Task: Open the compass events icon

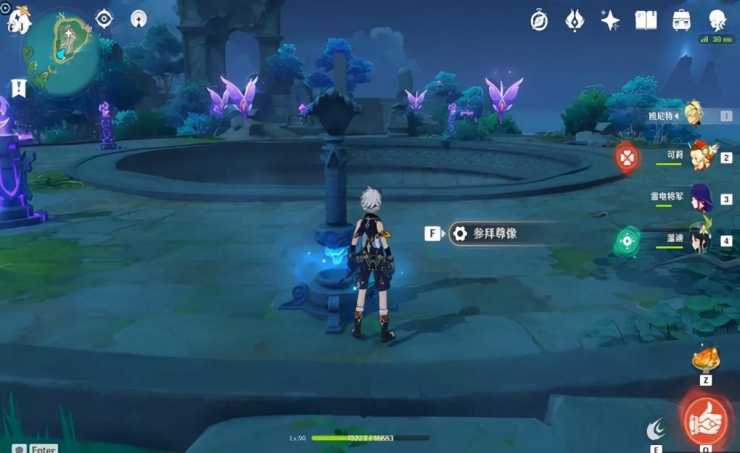Action: point(539,19)
